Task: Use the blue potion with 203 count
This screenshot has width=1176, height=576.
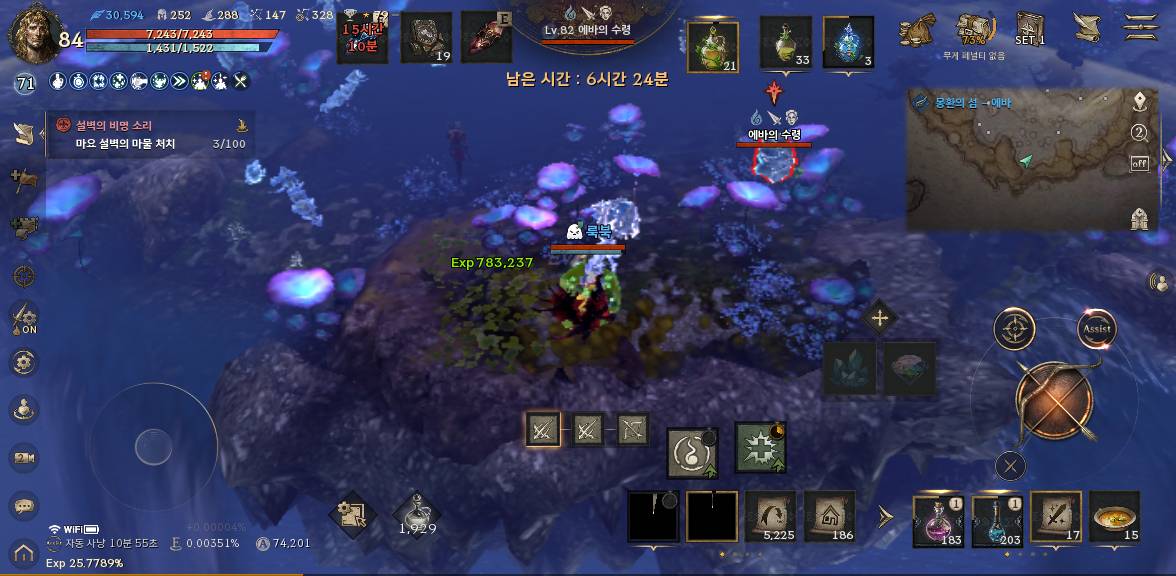Action: 997,520
